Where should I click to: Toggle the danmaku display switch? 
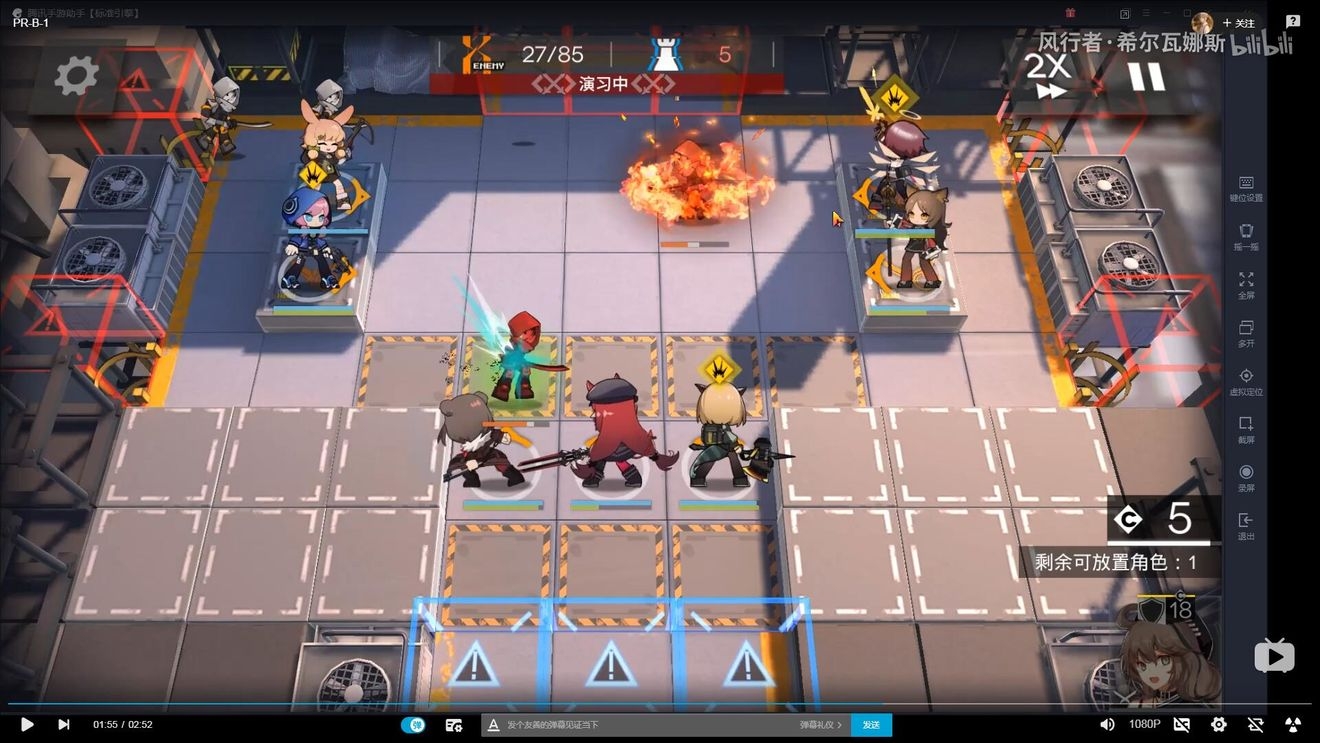pyautogui.click(x=413, y=724)
